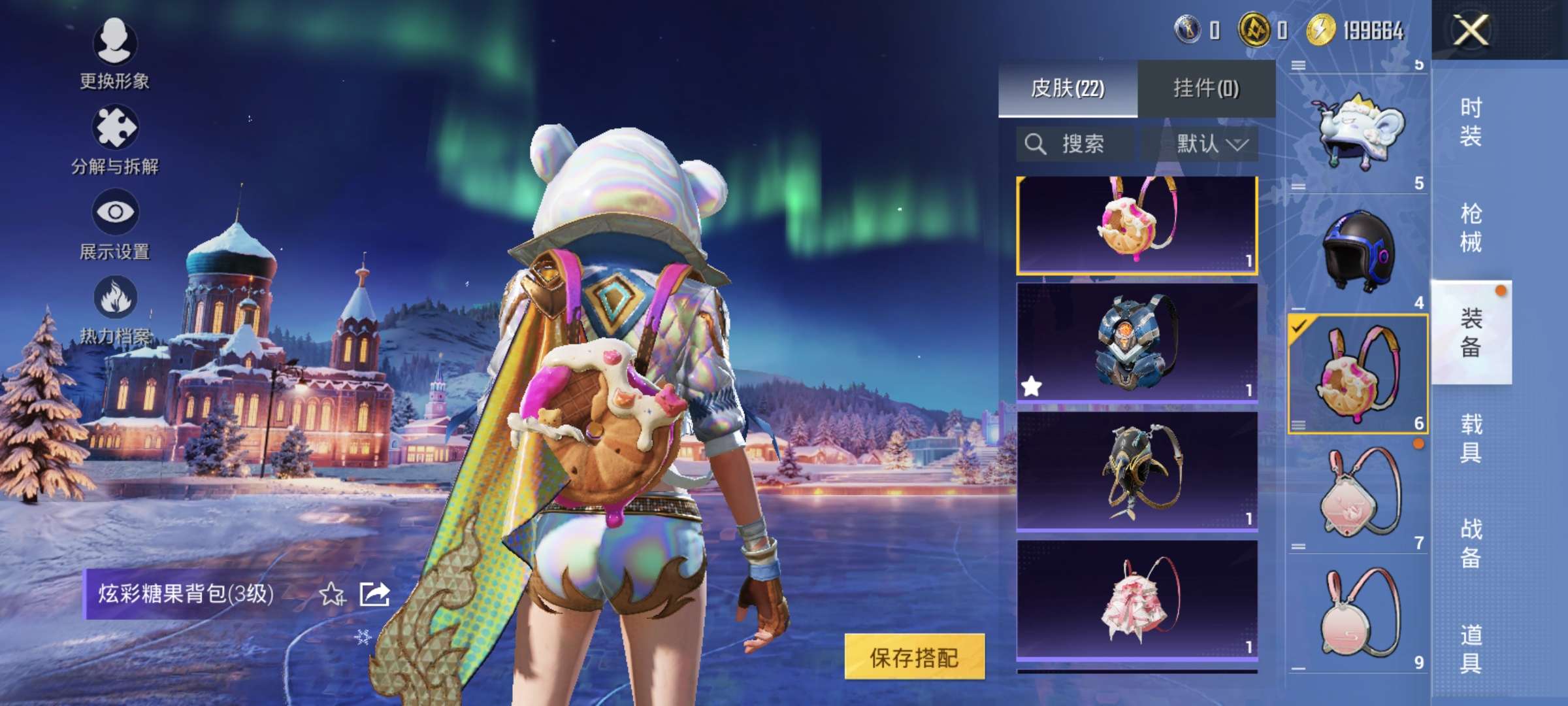
Task: Switch to the 皮肤(22) skins tab
Action: [x=1068, y=88]
